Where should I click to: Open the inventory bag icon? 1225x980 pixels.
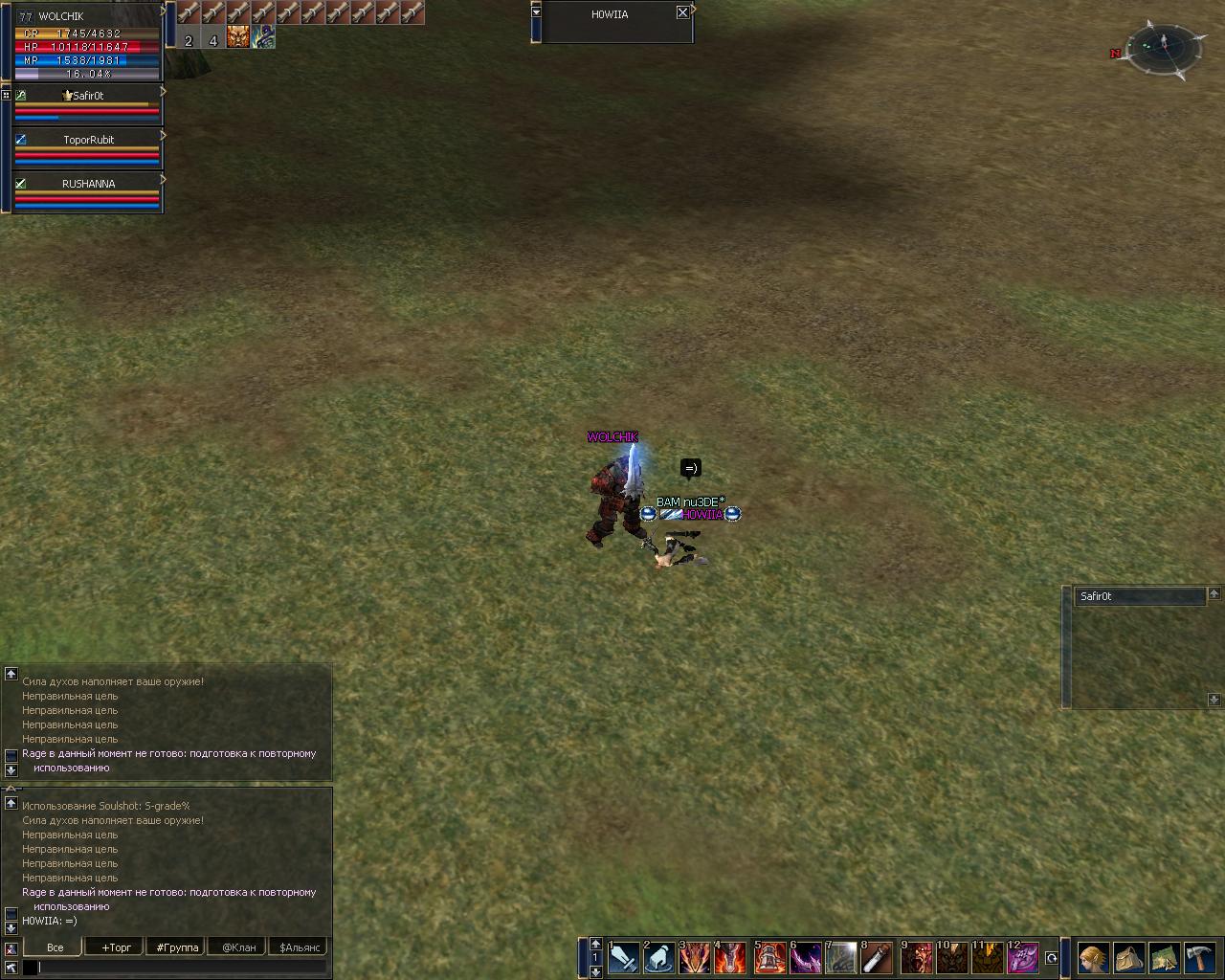click(x=1128, y=957)
